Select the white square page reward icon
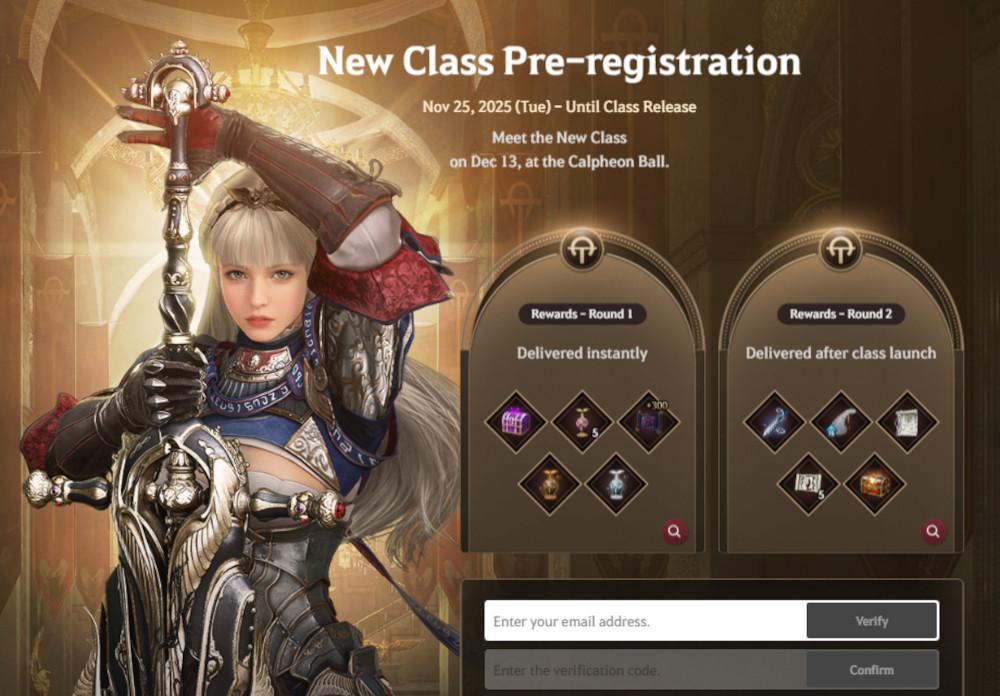1000x696 pixels. click(907, 421)
